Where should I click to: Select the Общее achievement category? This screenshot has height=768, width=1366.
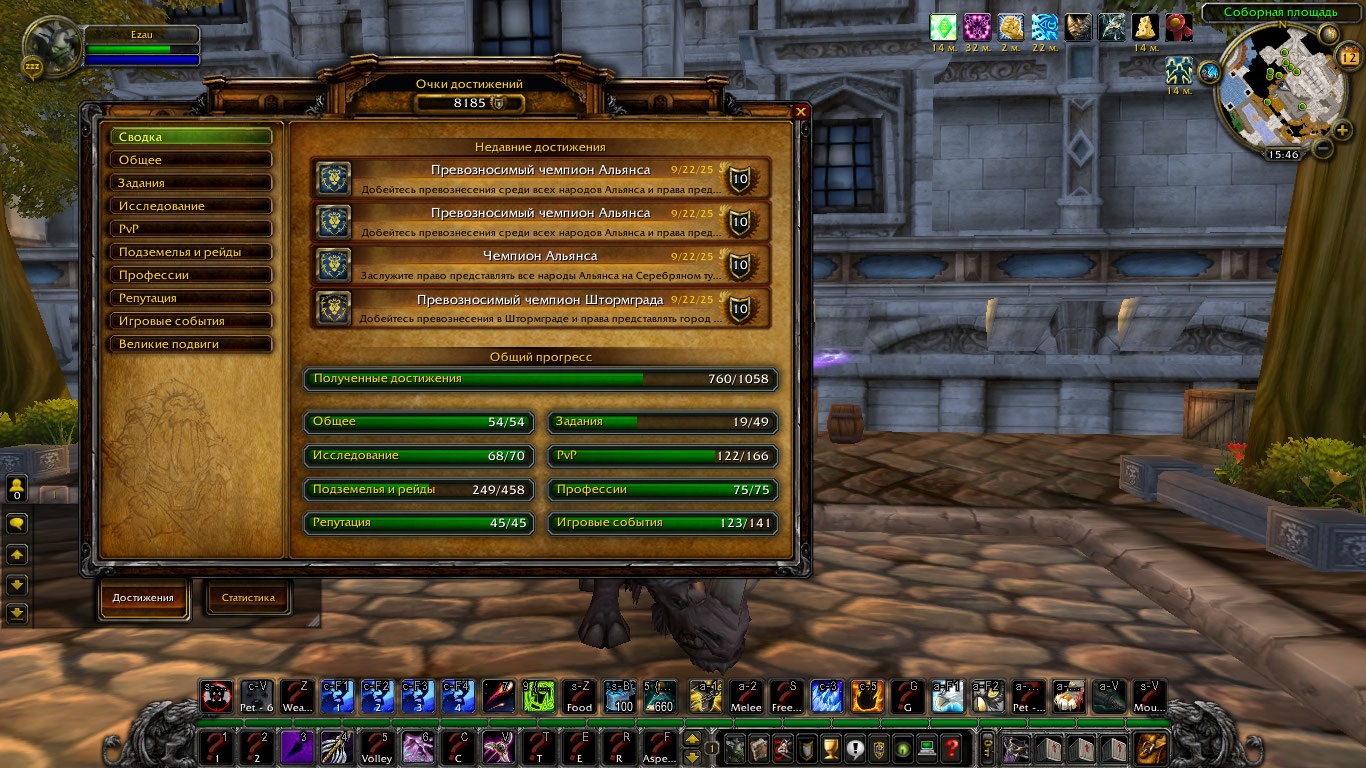tap(190, 160)
